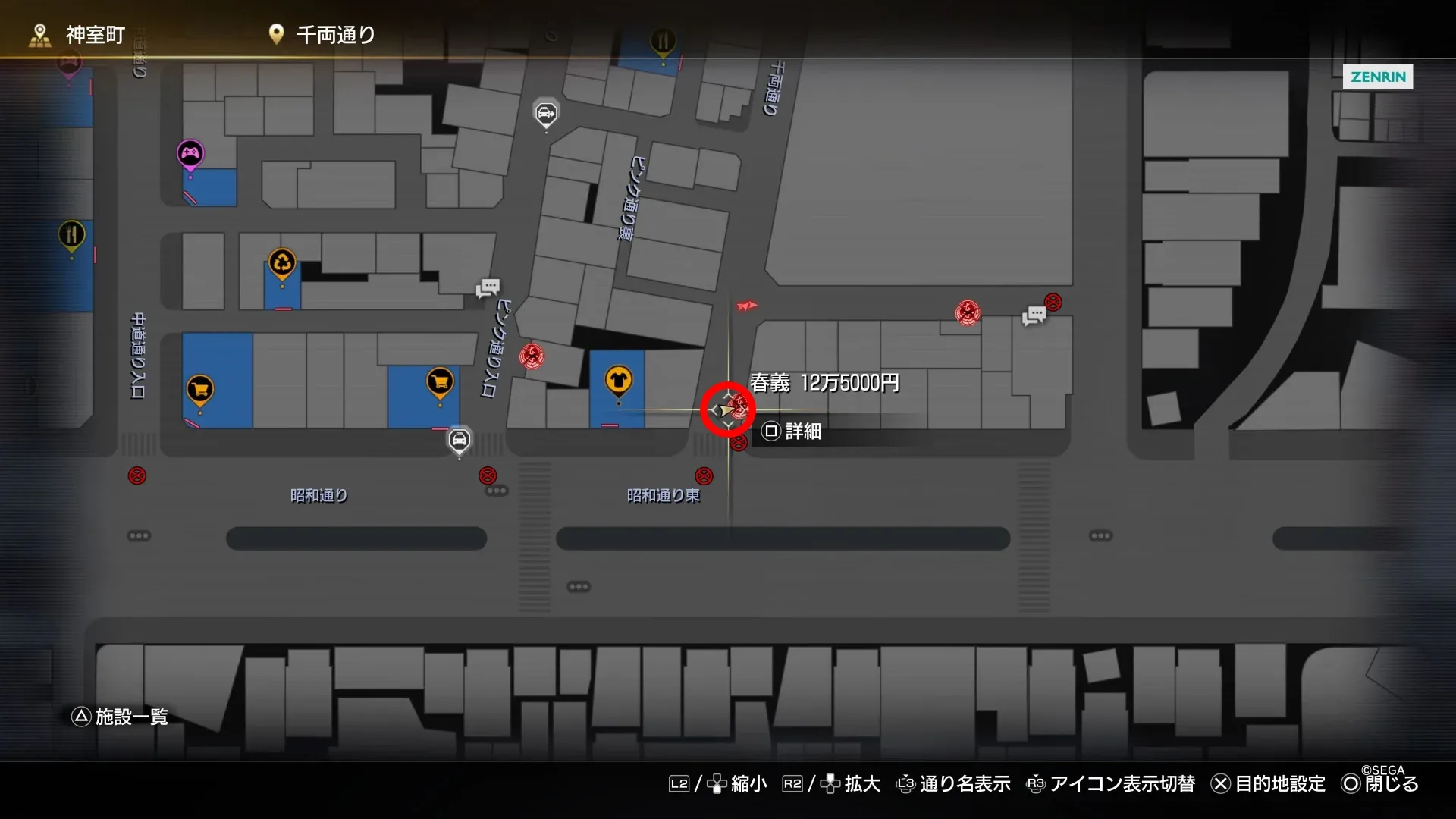Image resolution: width=1456 pixels, height=819 pixels.
Task: Click the no-parking icon on 昭和通り東
Action: [705, 475]
